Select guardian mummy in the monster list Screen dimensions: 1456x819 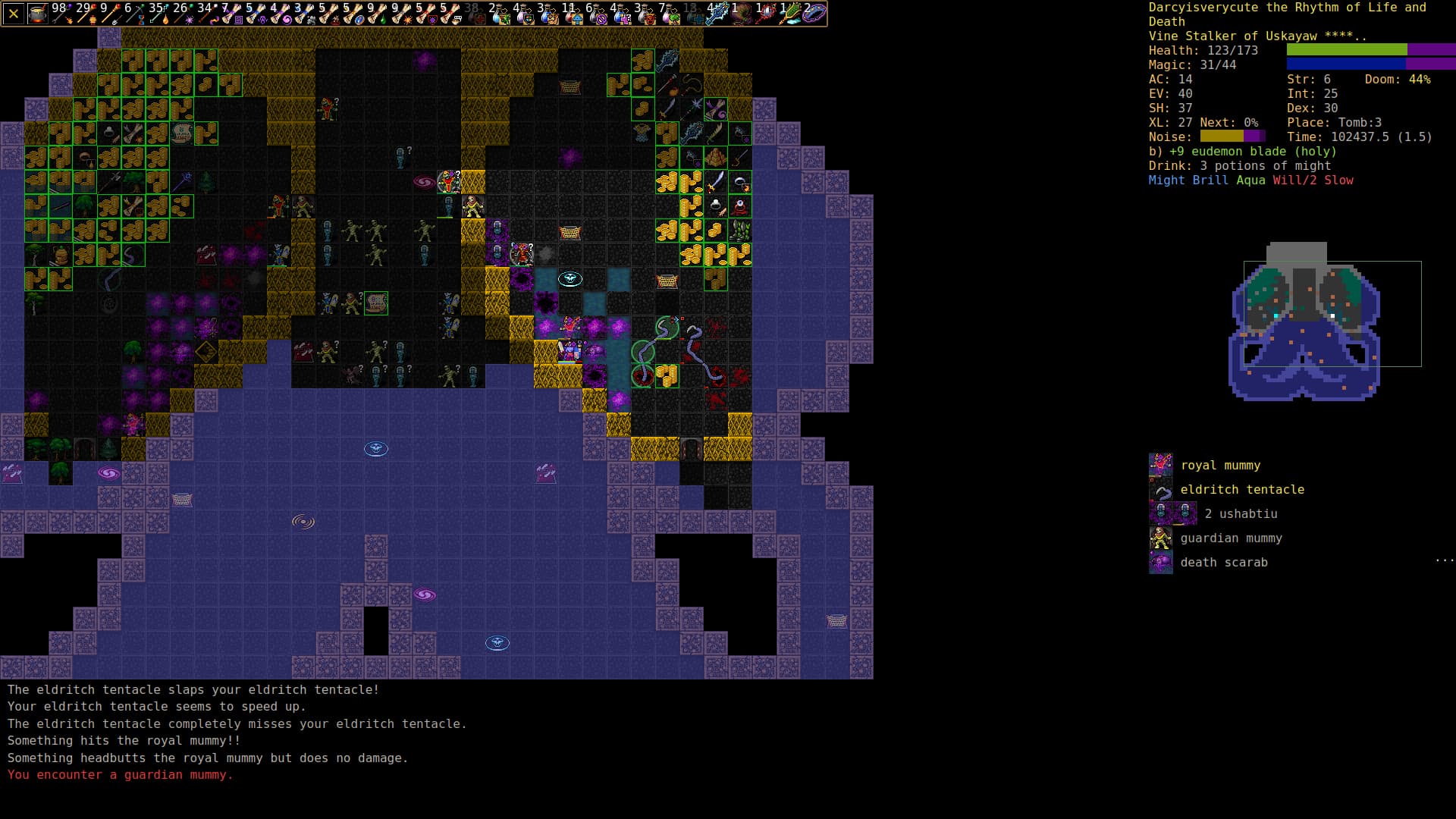(1230, 538)
